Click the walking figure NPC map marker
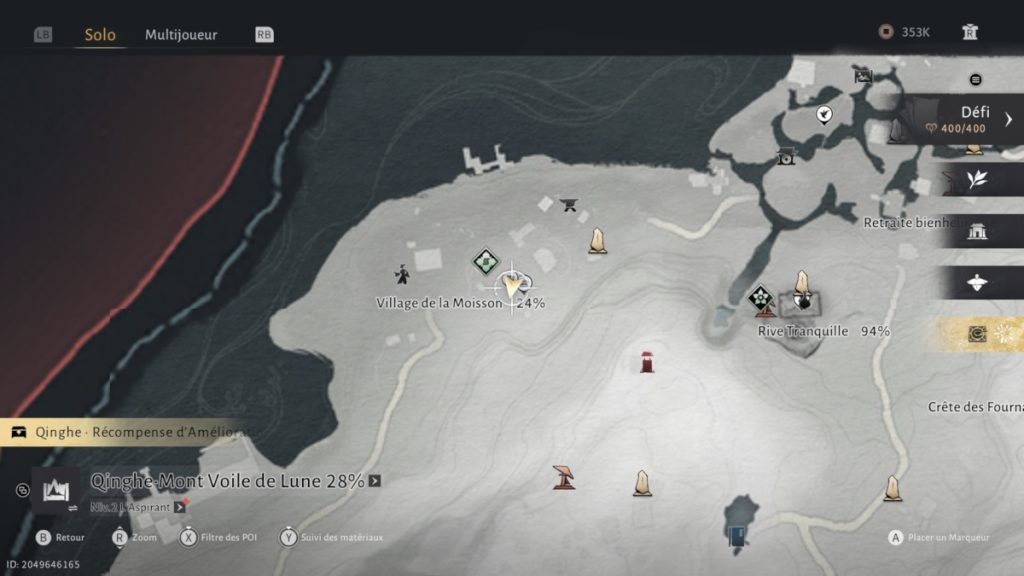 click(401, 275)
